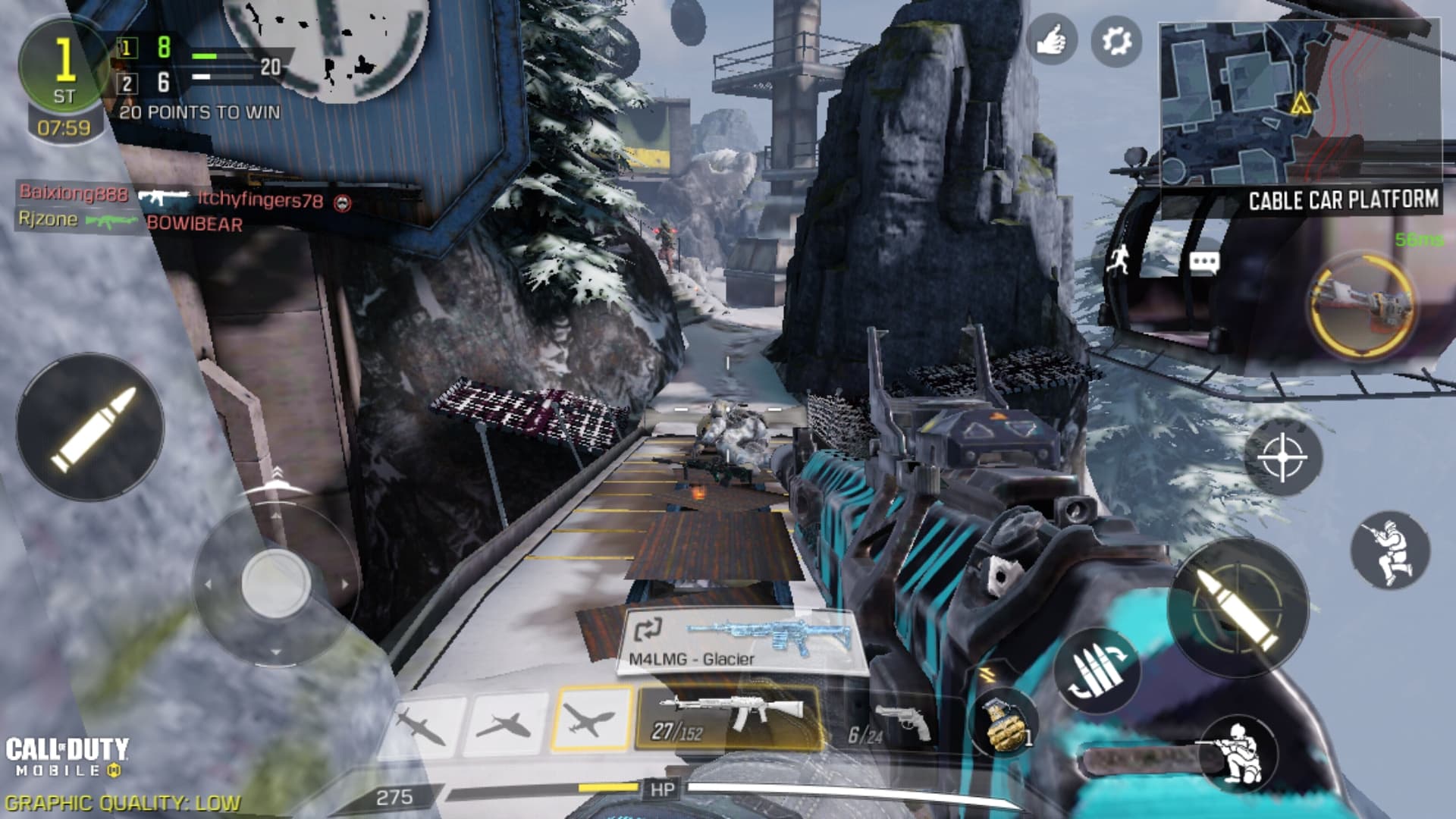The width and height of the screenshot is (1456, 819).
Task: Activate the missile scorestreak slot
Action: [422, 724]
